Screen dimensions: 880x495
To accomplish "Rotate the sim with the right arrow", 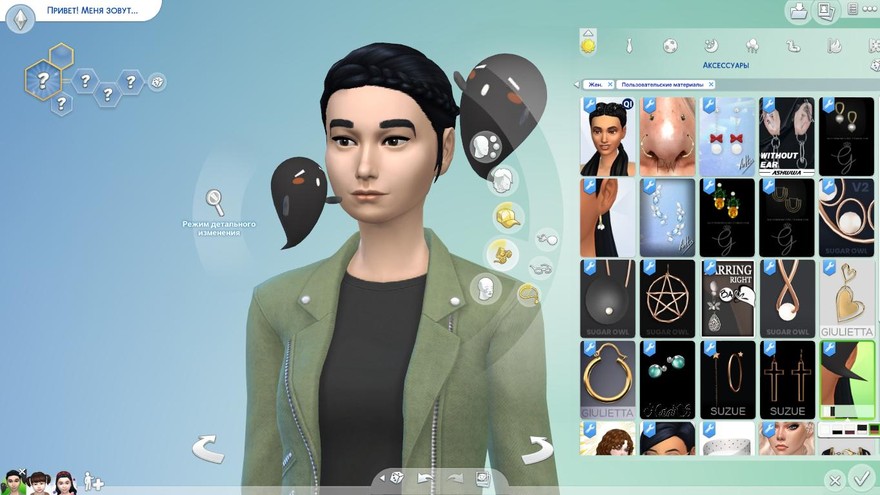I will (537, 448).
